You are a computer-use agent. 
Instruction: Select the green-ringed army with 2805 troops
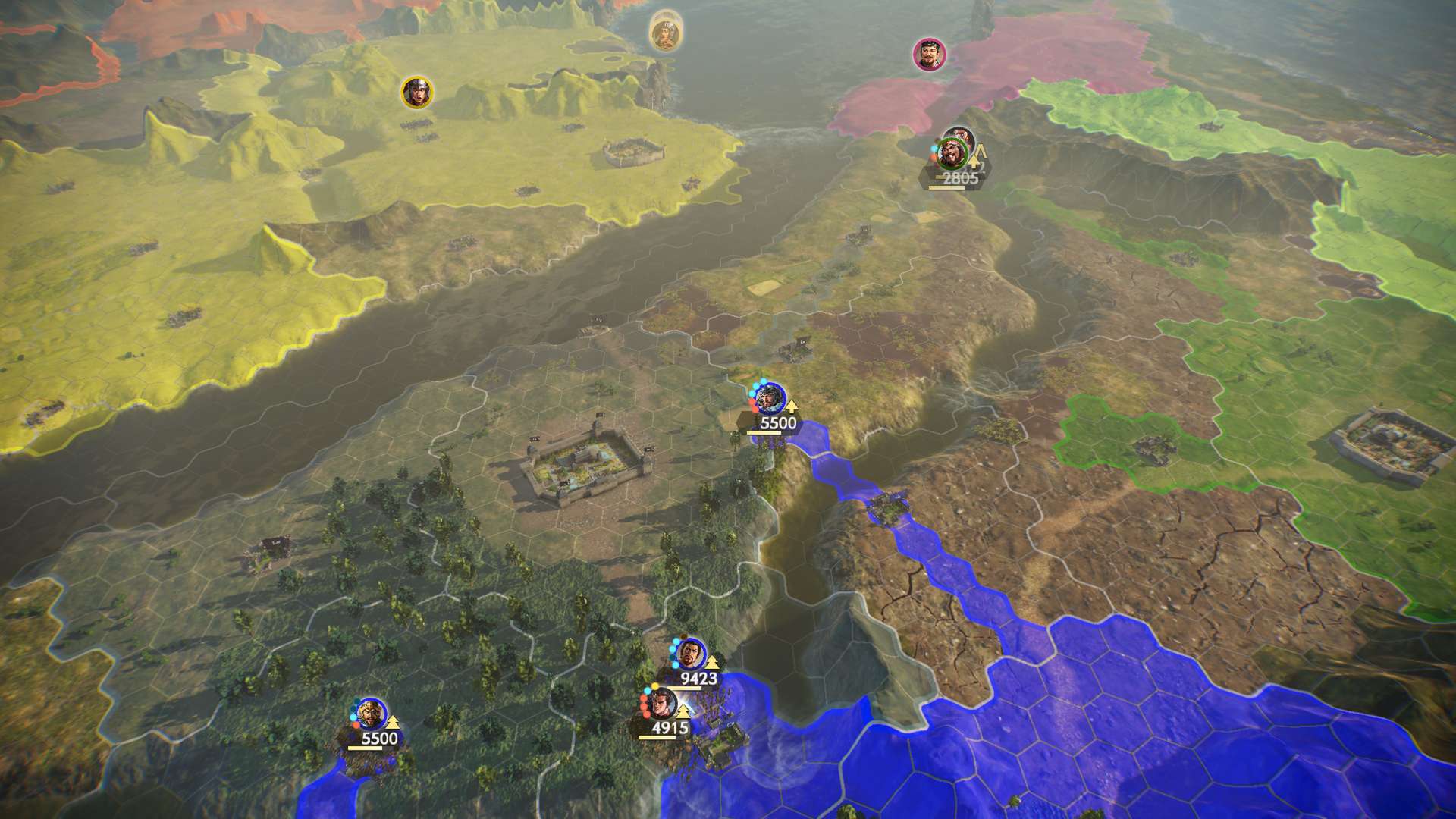tap(951, 154)
